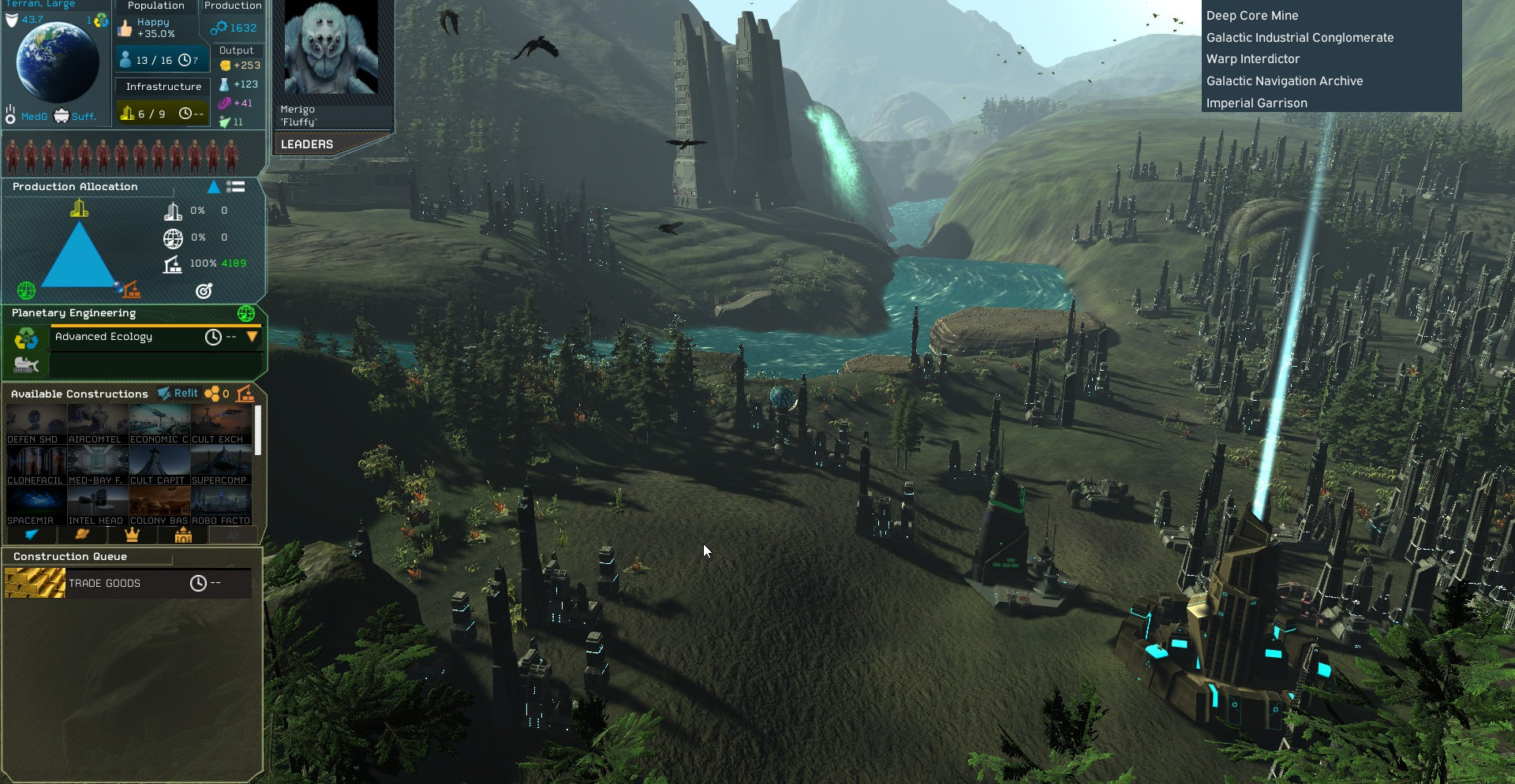Queue the Robo Factory construction
Screen dimensions: 1515x784
tap(221, 506)
